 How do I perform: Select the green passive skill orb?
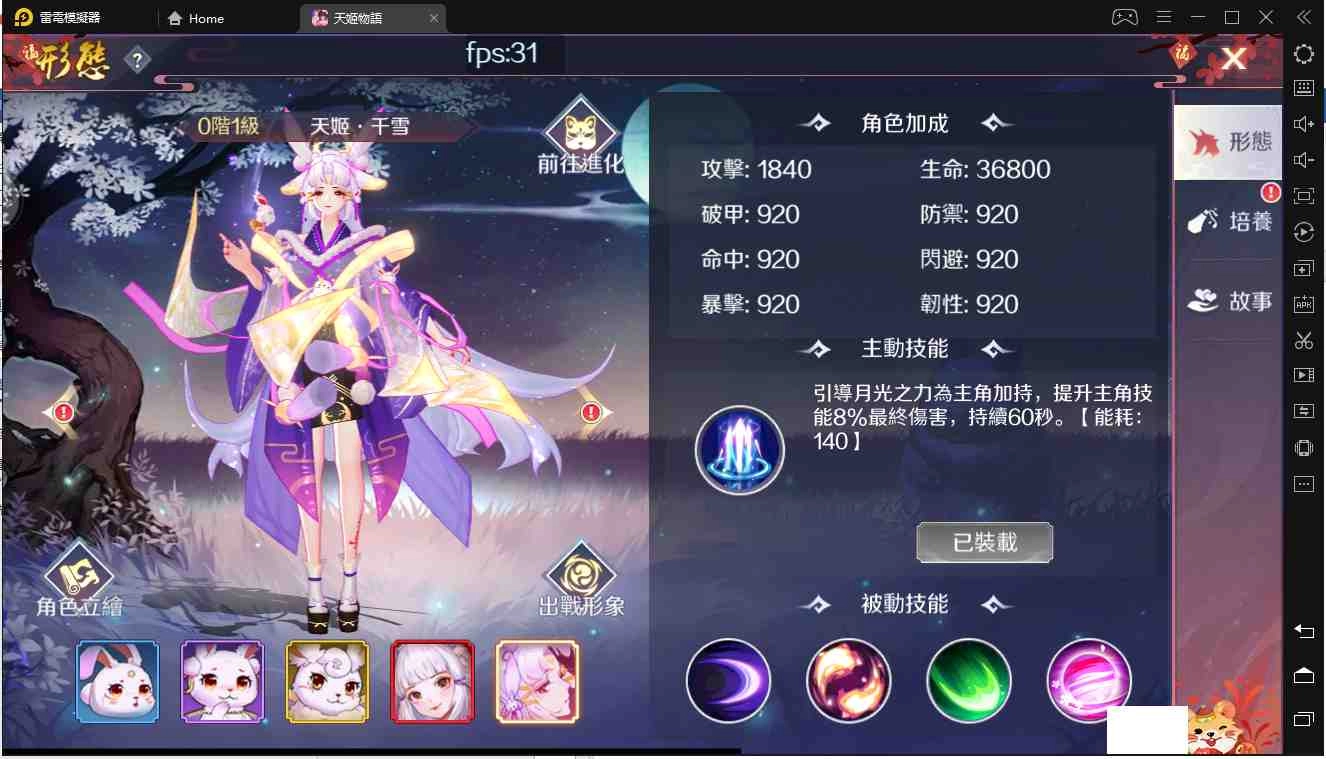pos(968,681)
